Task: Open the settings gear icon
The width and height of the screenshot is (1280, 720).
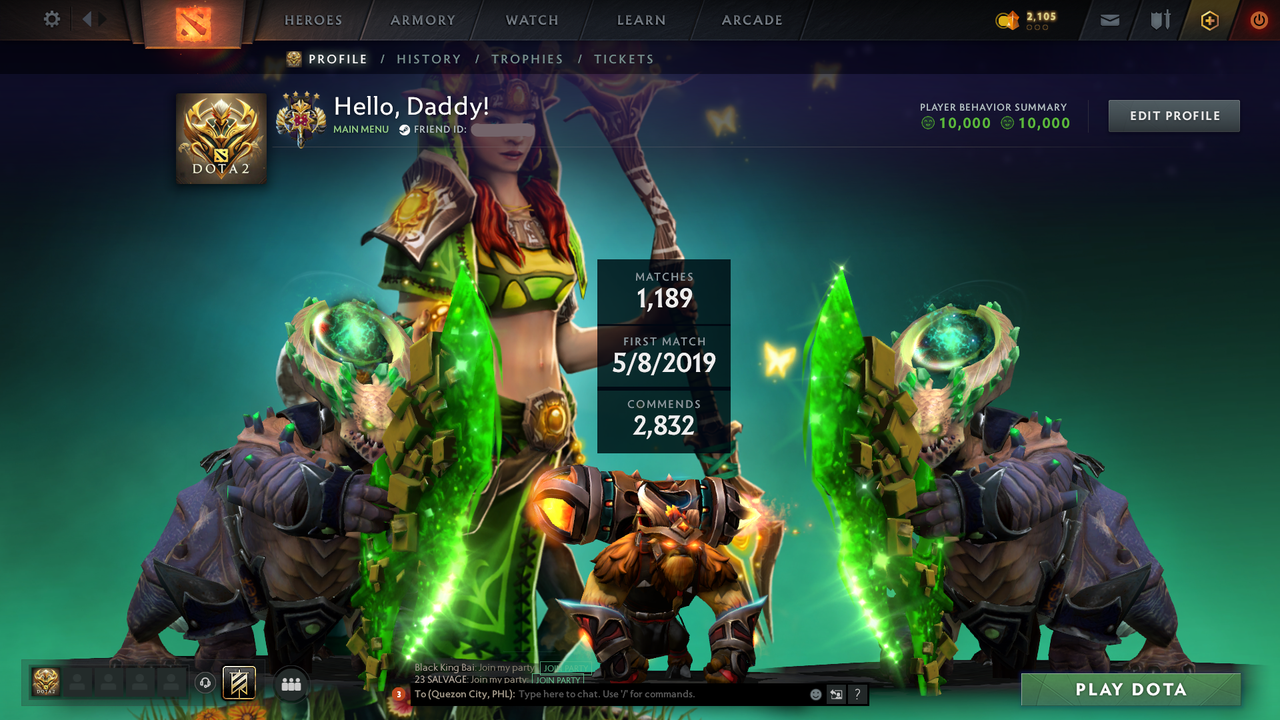Action: pyautogui.click(x=51, y=18)
